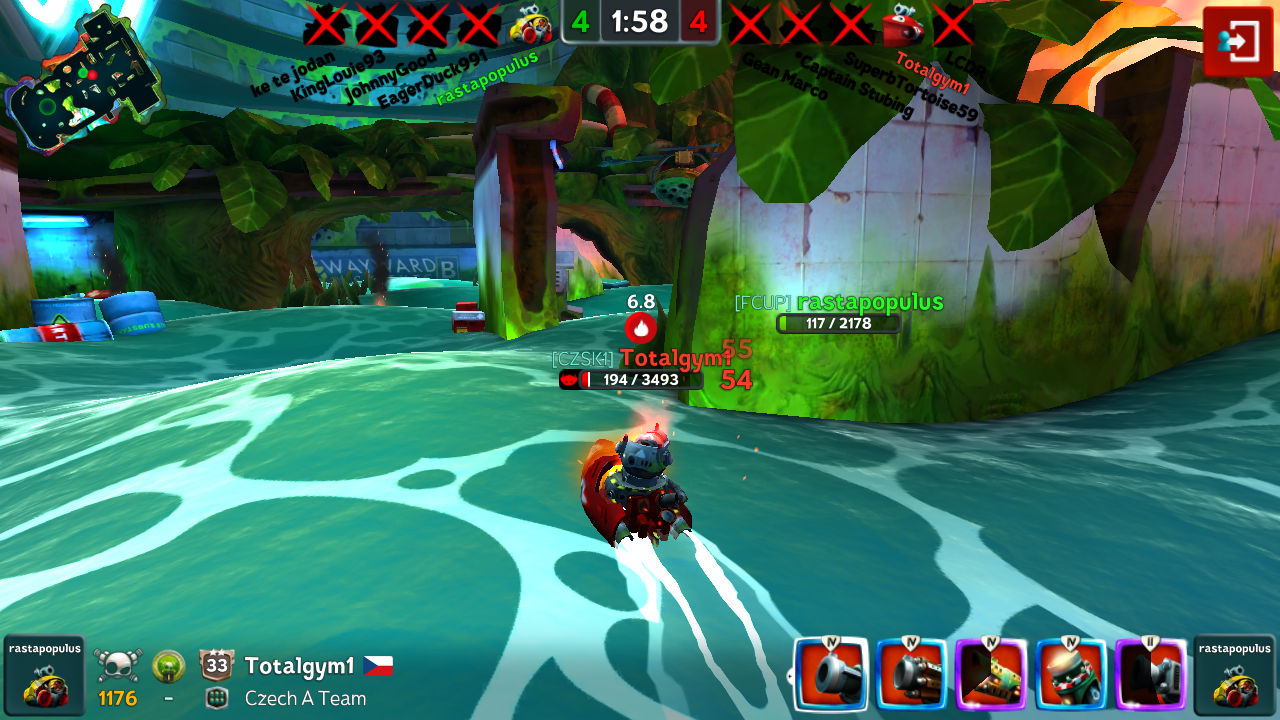This screenshot has width=1280, height=720.
Task: Spectate rastapopulus via tile beside skull icon
Action: click(44, 675)
